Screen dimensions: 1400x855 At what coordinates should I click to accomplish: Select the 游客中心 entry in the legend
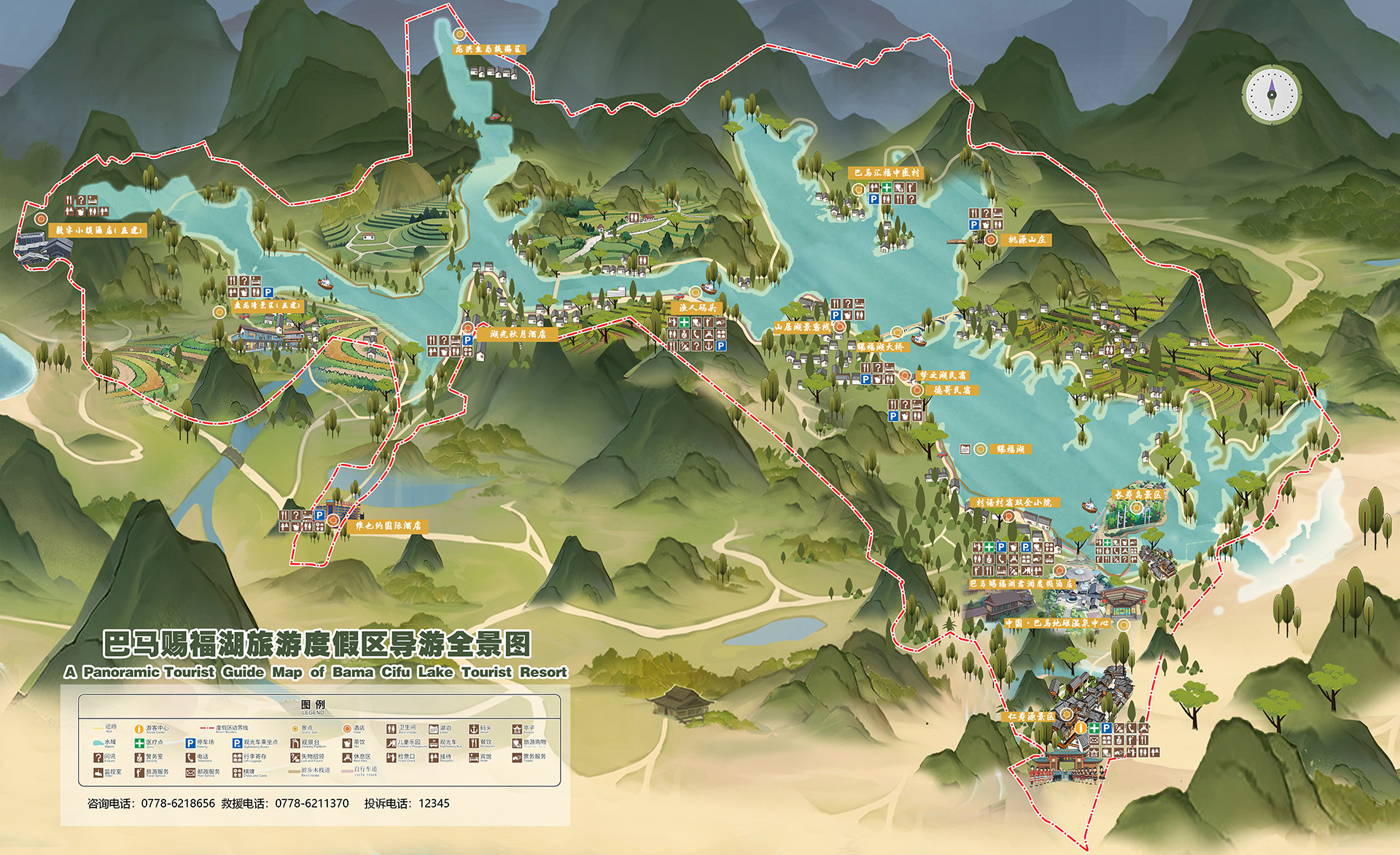[152, 728]
